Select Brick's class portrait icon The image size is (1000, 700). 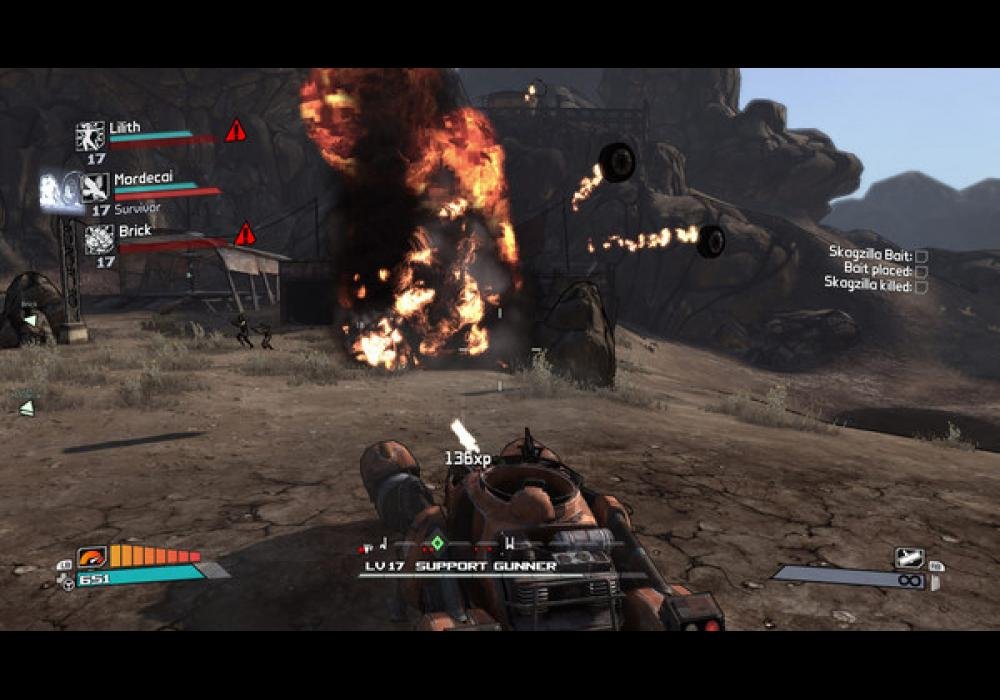[x=99, y=239]
